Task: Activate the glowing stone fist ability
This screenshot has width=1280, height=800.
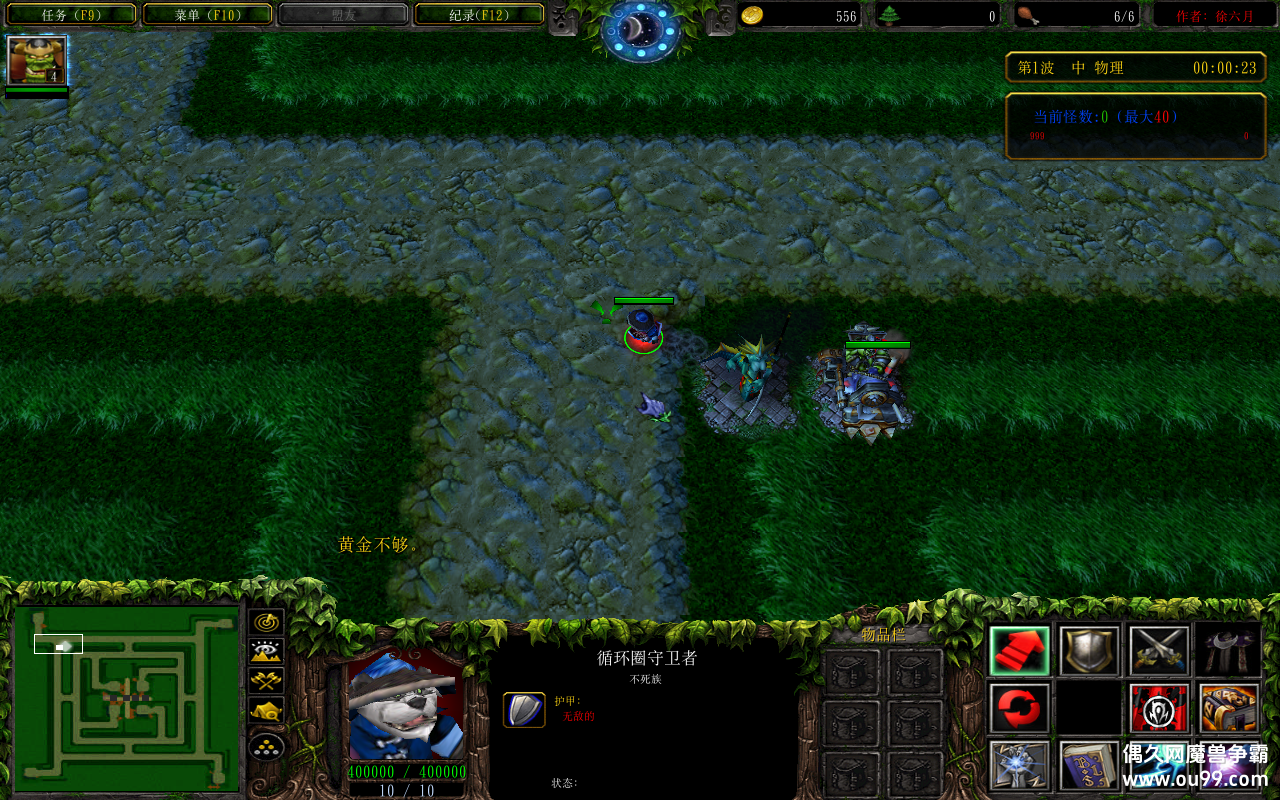Action: point(1019,766)
